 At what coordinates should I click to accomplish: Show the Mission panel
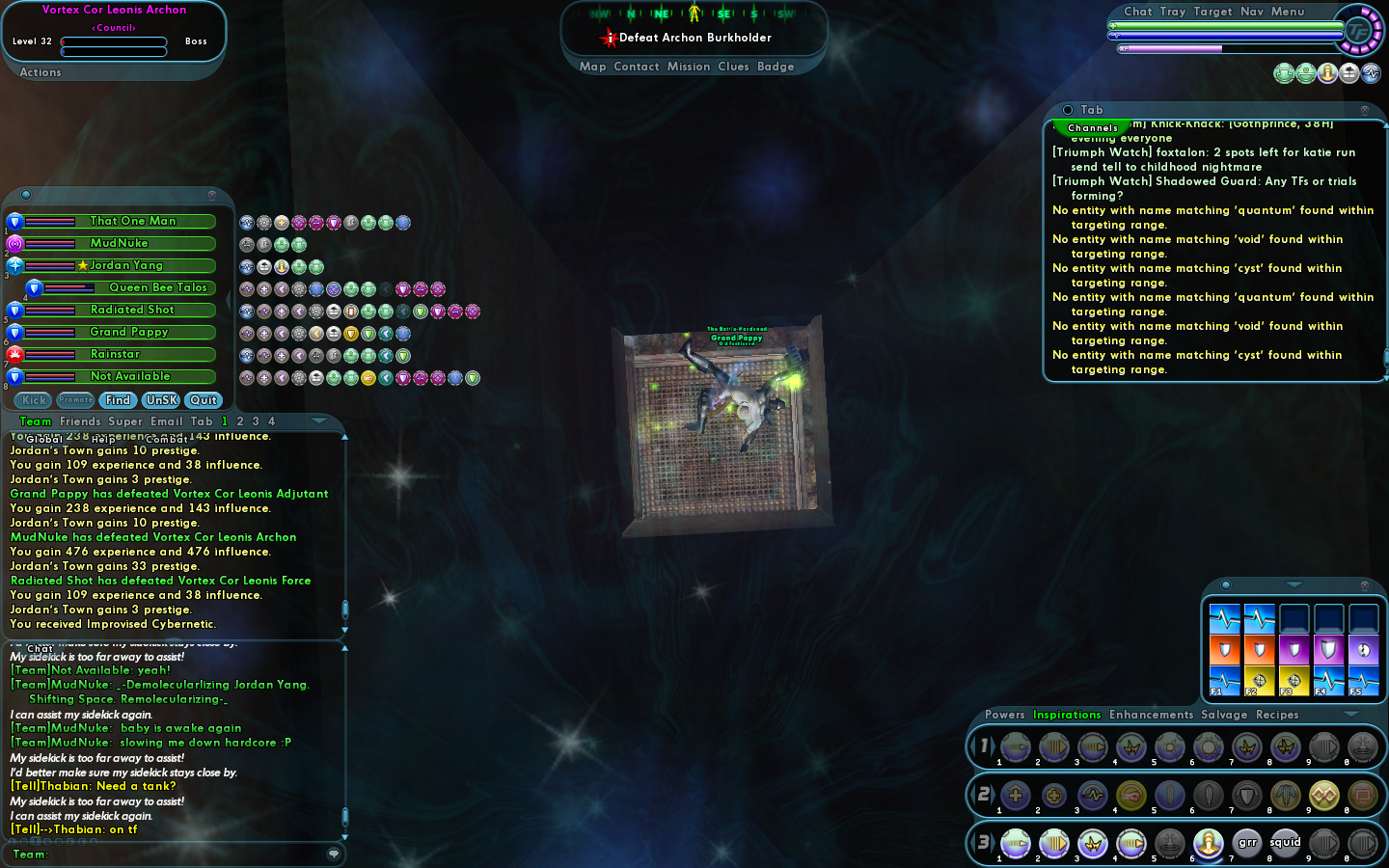pyautogui.click(x=688, y=67)
